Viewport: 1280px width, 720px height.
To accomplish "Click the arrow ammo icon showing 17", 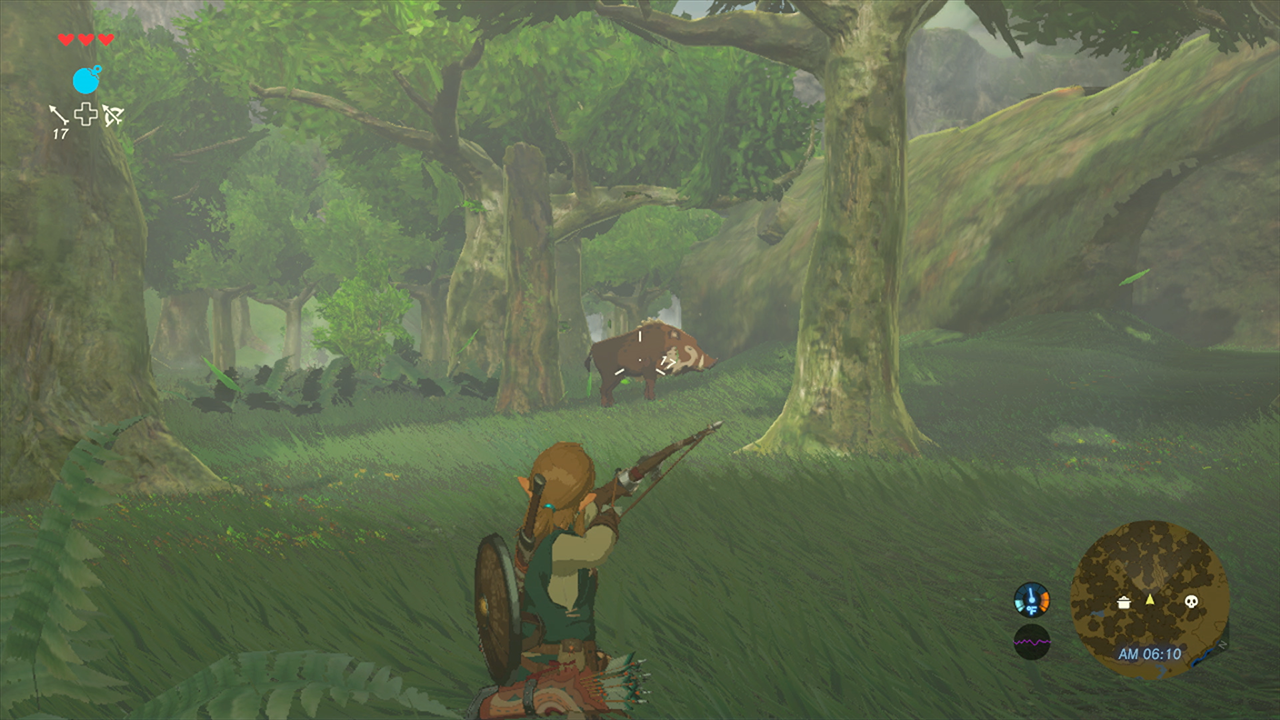I will coord(59,115).
